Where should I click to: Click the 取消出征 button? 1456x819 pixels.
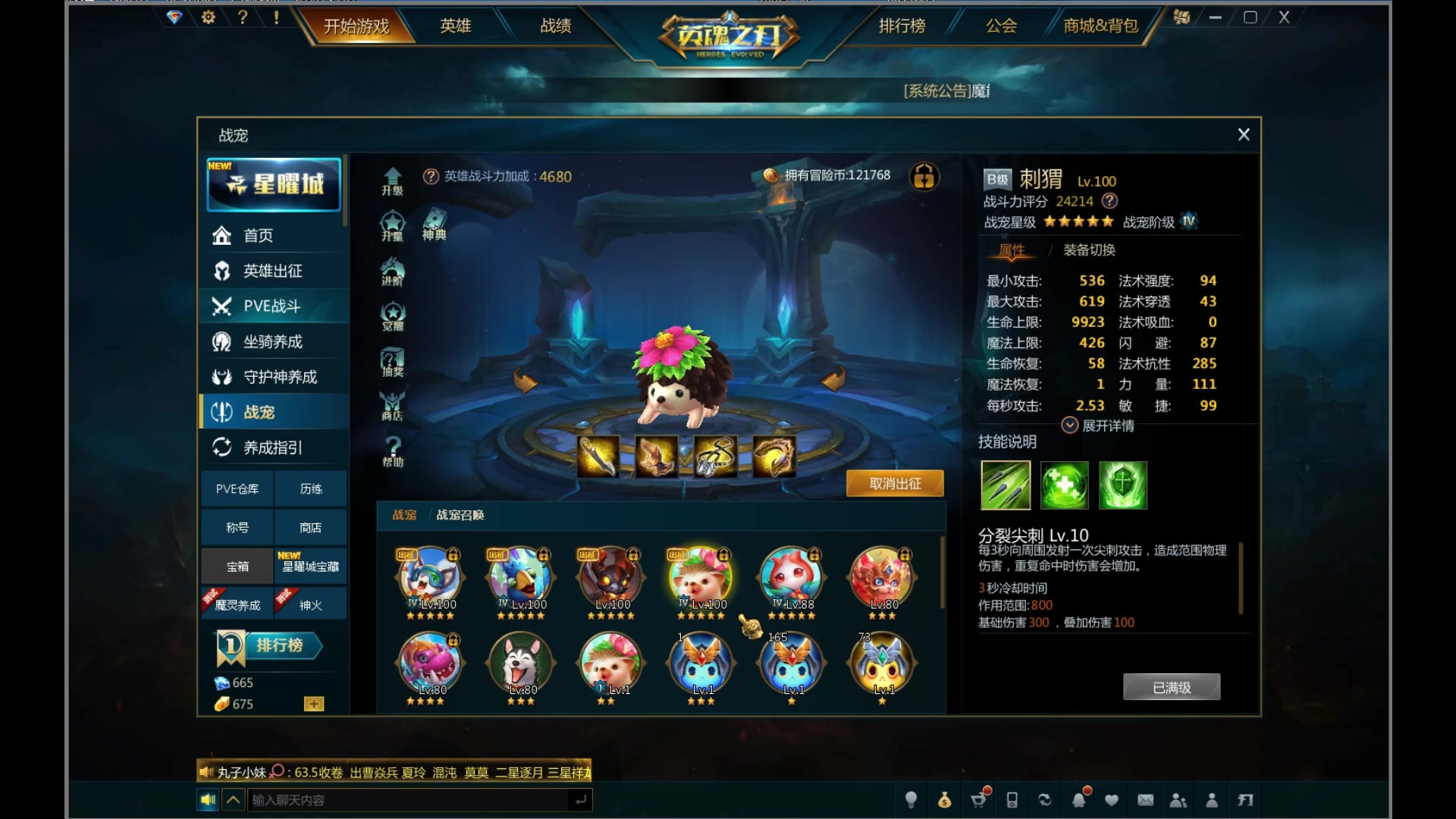[x=895, y=484]
